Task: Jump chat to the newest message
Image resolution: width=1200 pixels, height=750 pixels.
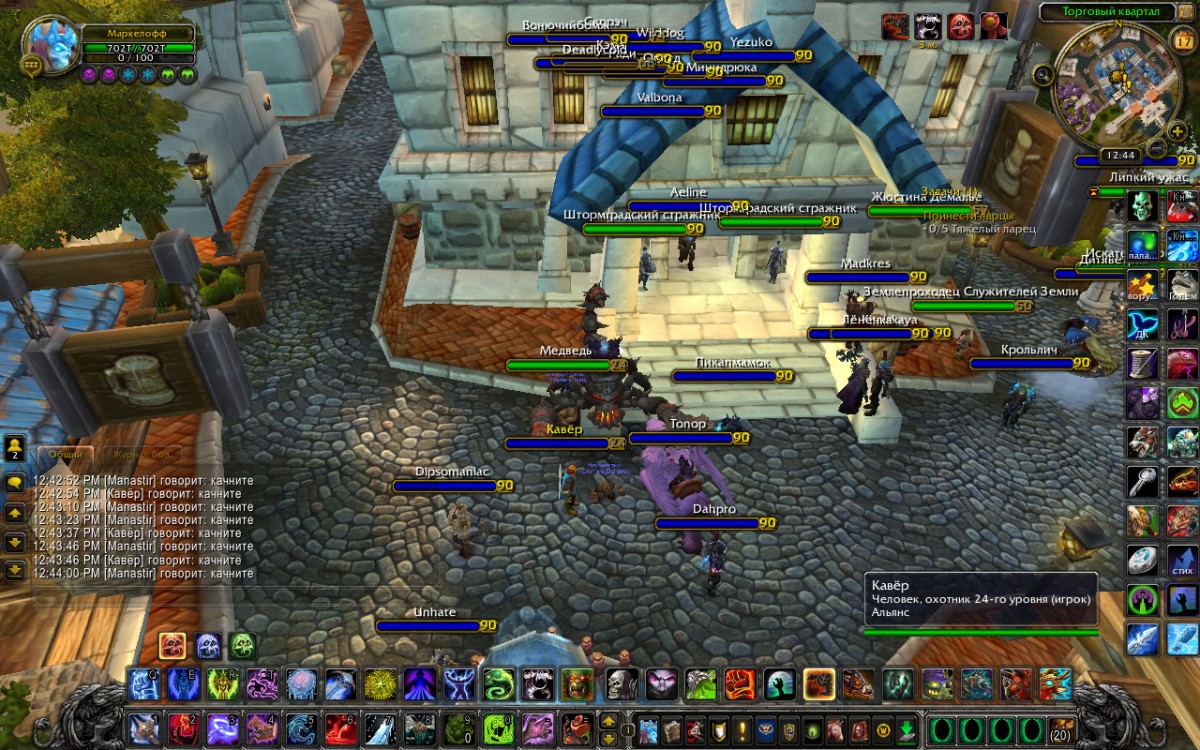Action: [x=15, y=571]
